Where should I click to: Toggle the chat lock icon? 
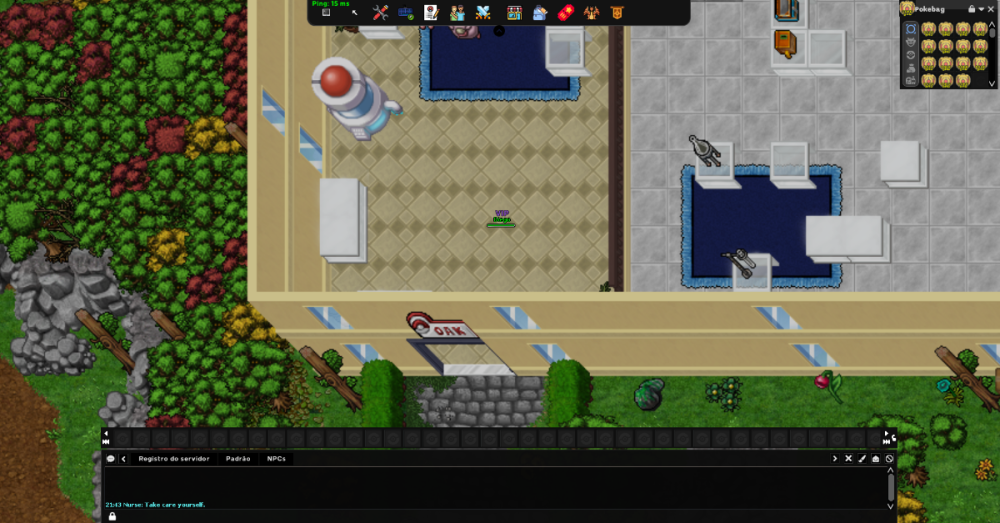point(112,516)
